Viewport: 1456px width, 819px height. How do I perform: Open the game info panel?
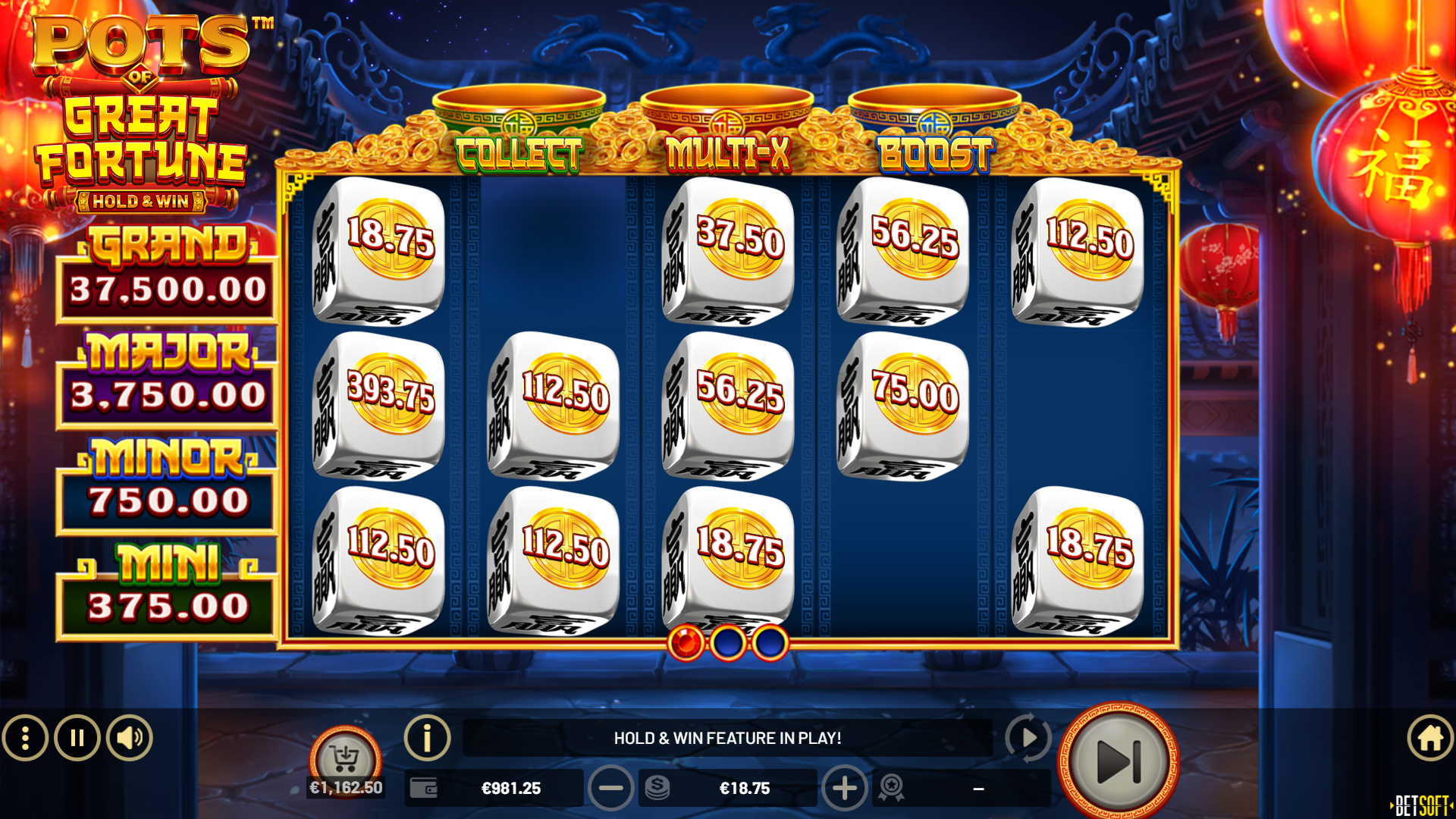pyautogui.click(x=427, y=737)
